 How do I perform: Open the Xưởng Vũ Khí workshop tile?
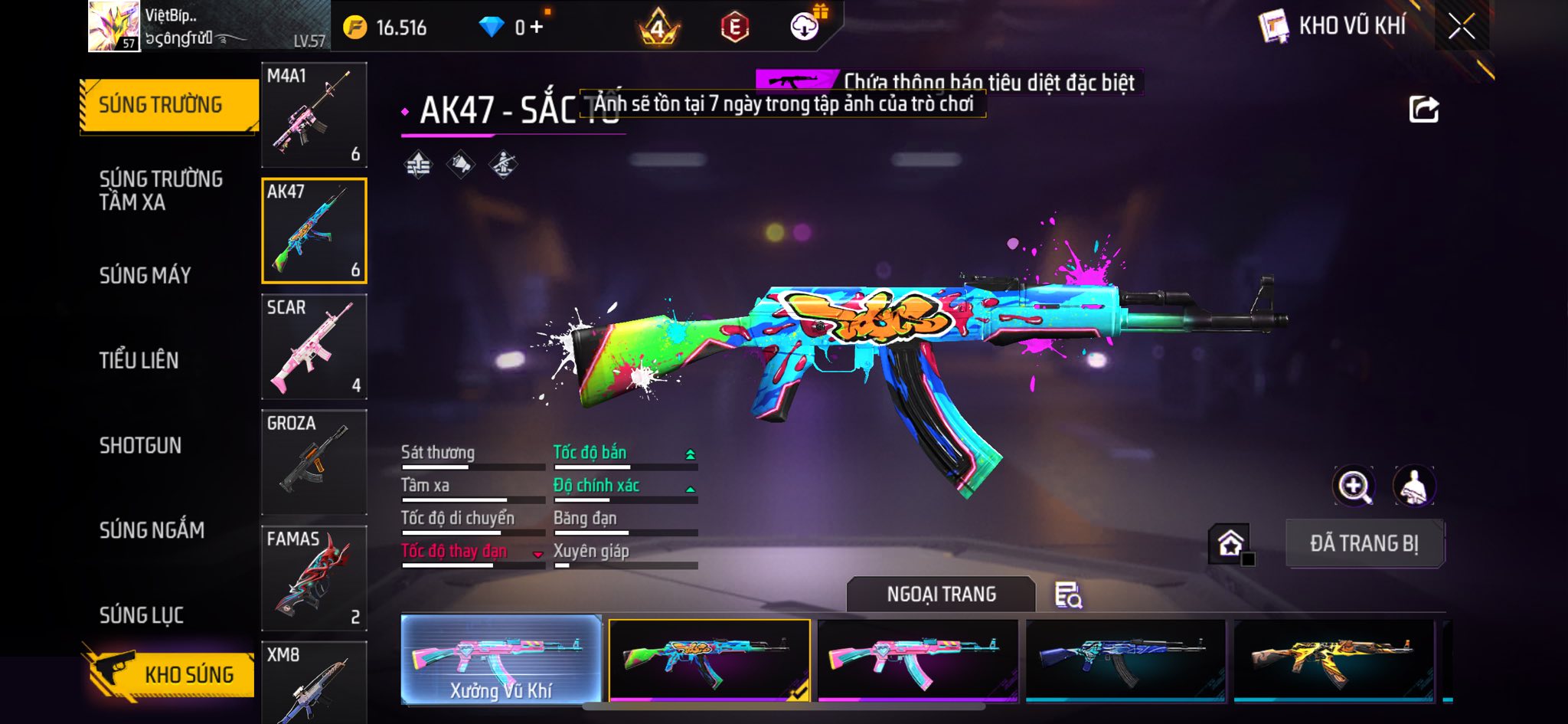[501, 660]
